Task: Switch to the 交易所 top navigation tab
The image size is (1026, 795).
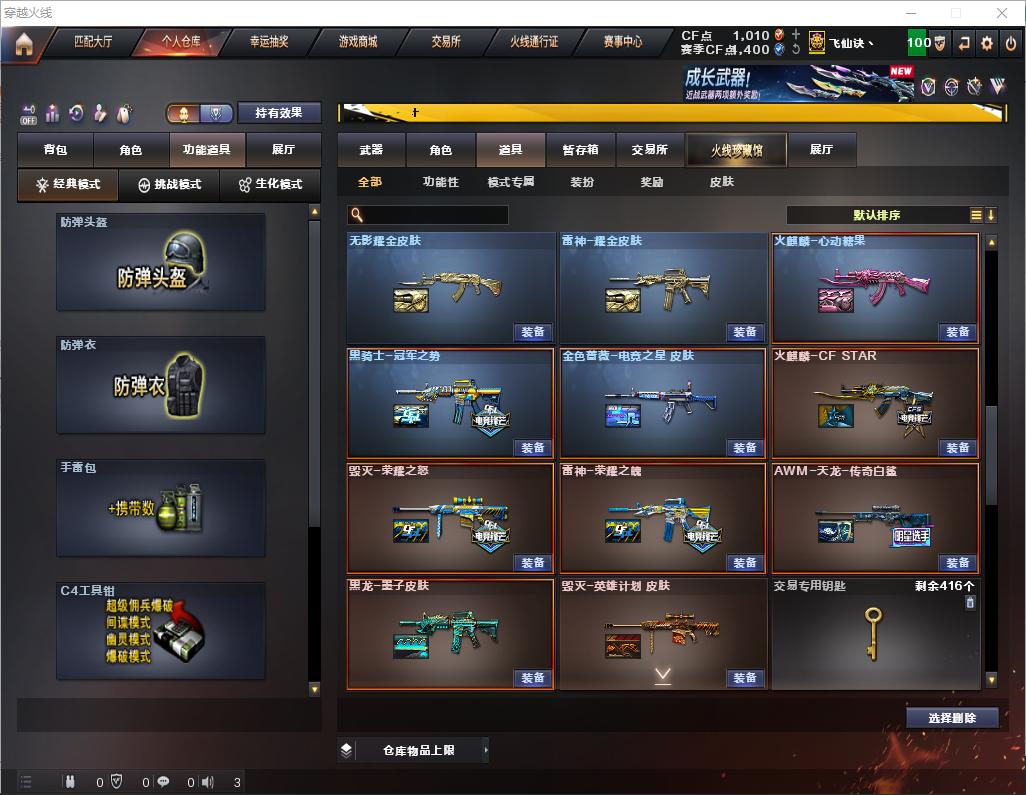Action: coord(446,42)
